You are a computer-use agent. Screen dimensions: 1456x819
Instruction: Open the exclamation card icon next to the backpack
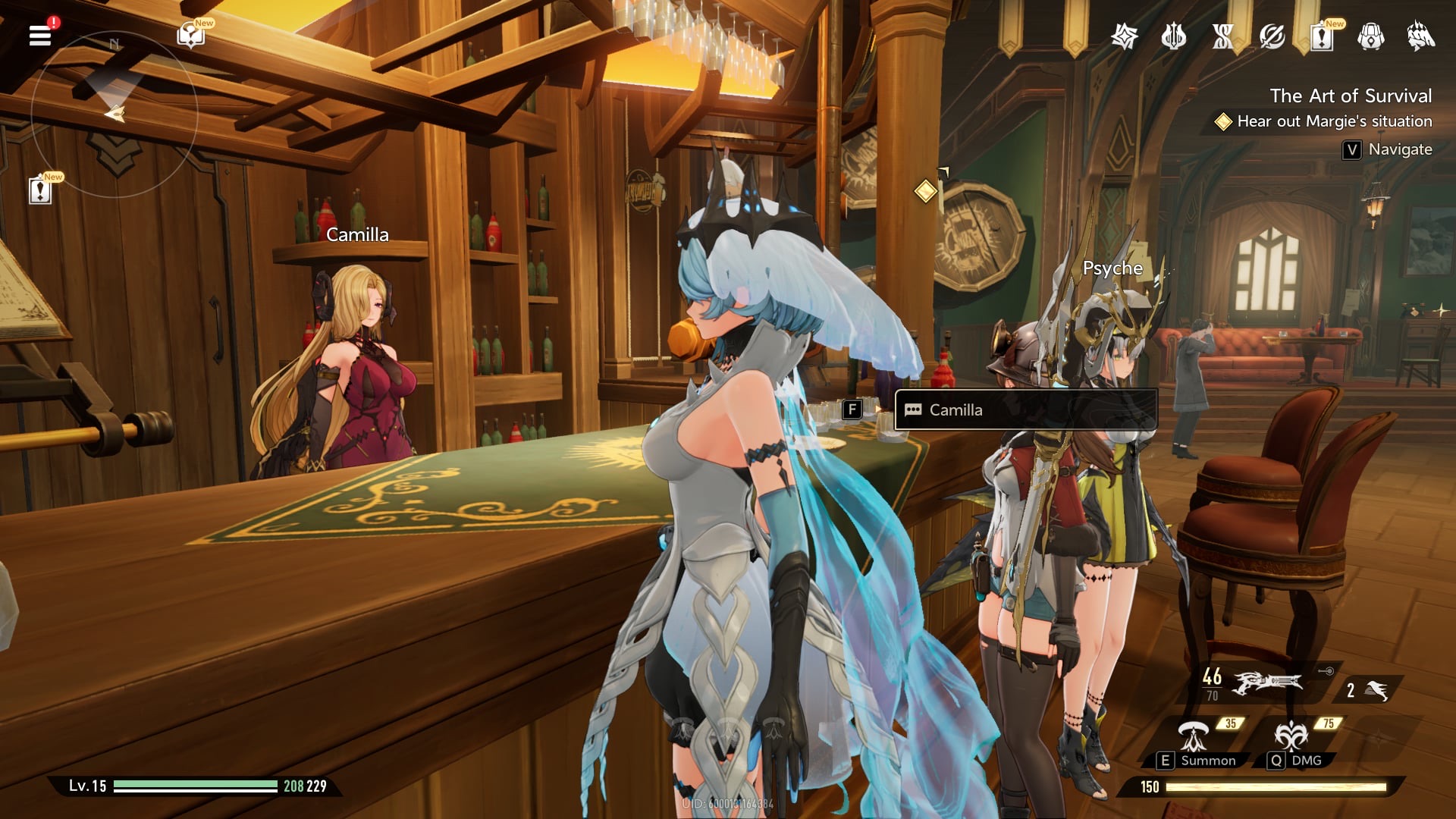1321,36
